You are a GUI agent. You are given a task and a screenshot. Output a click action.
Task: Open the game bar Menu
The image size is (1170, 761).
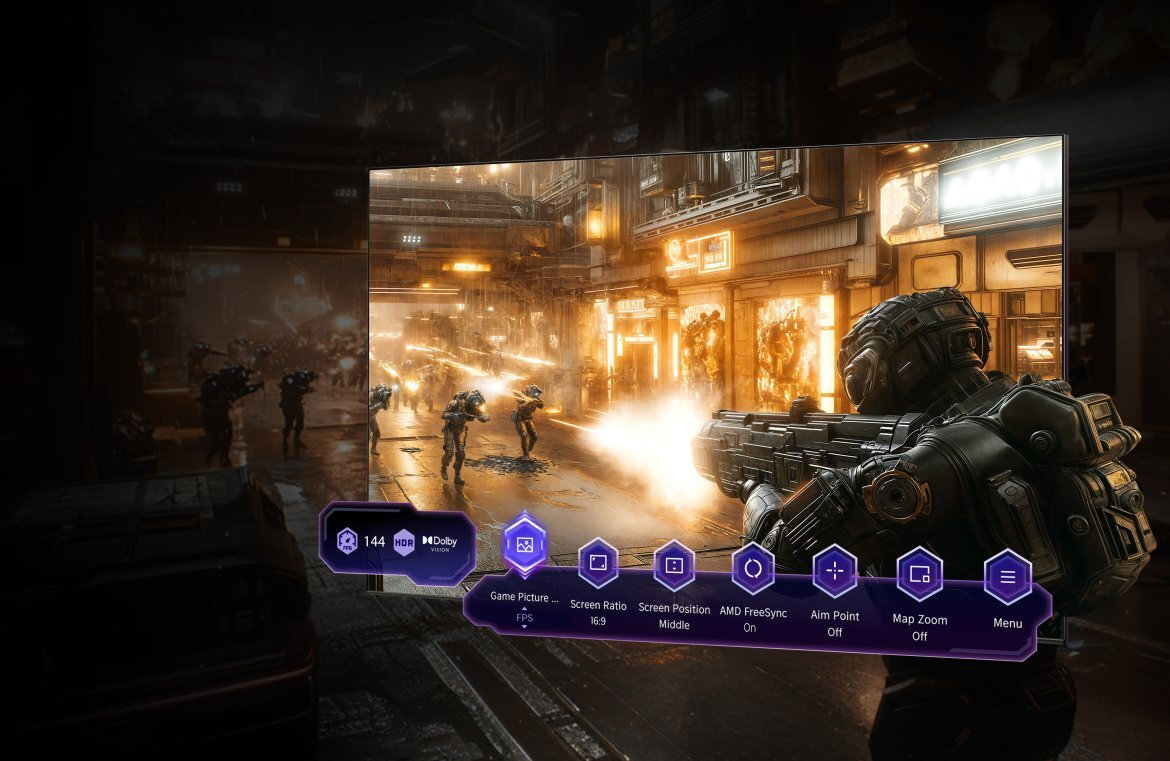tap(1007, 577)
